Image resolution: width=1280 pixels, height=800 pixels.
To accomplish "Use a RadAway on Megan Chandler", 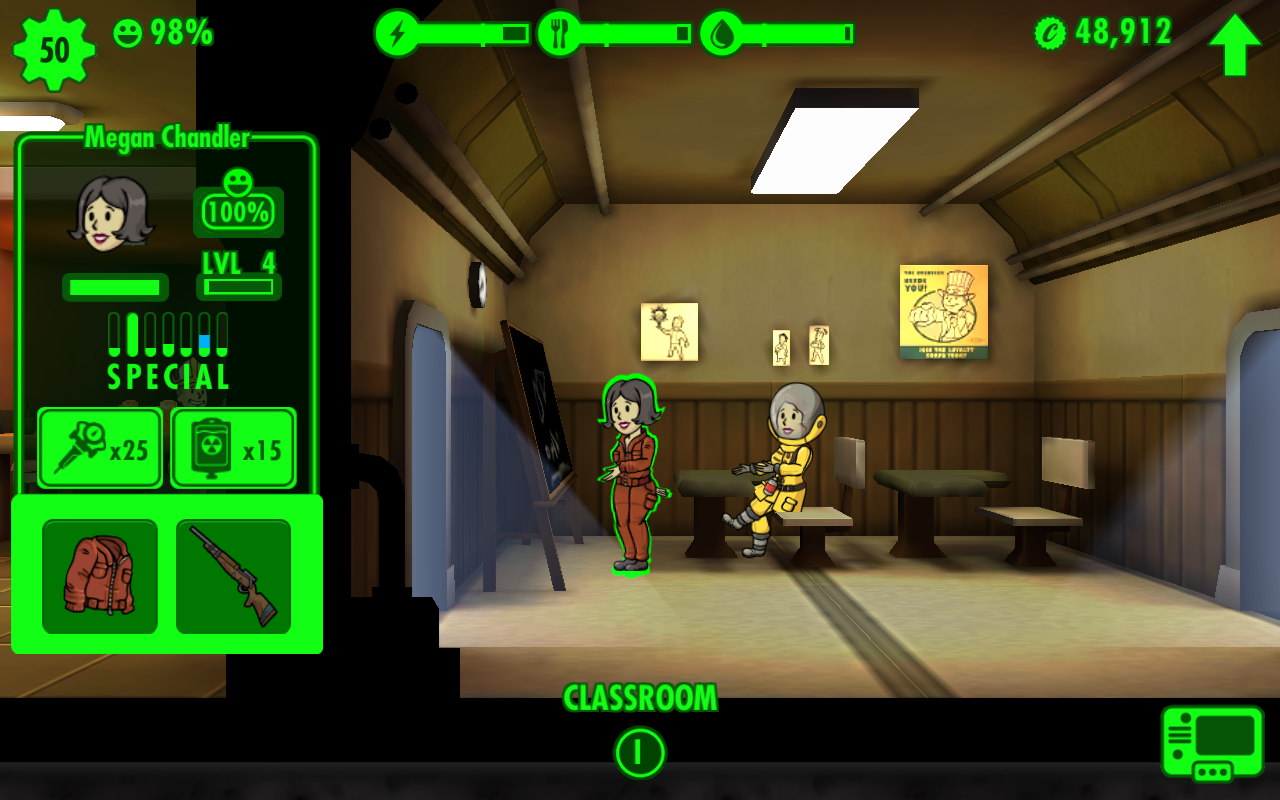I will click(233, 448).
